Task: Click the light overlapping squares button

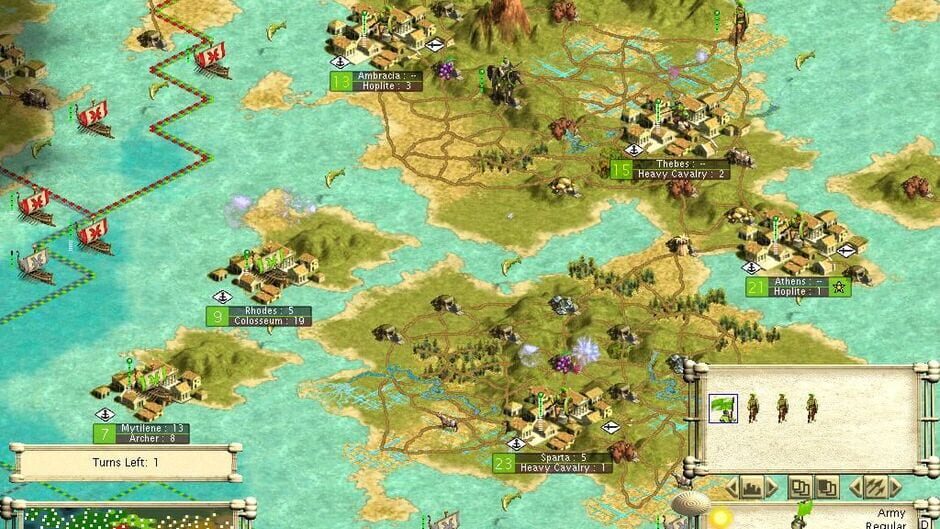Action: click(x=799, y=487)
